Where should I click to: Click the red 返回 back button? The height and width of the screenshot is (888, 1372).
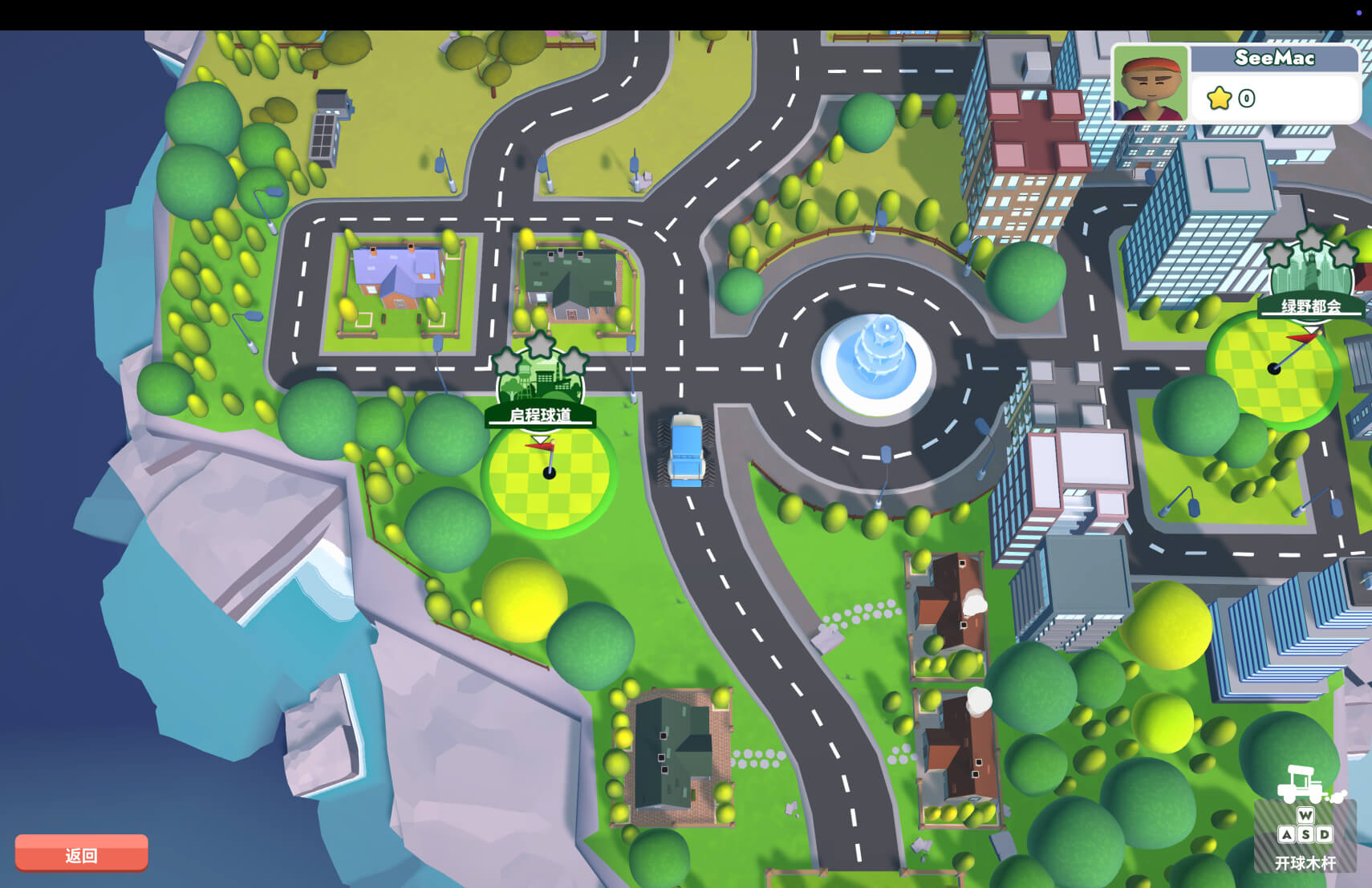pos(81,854)
